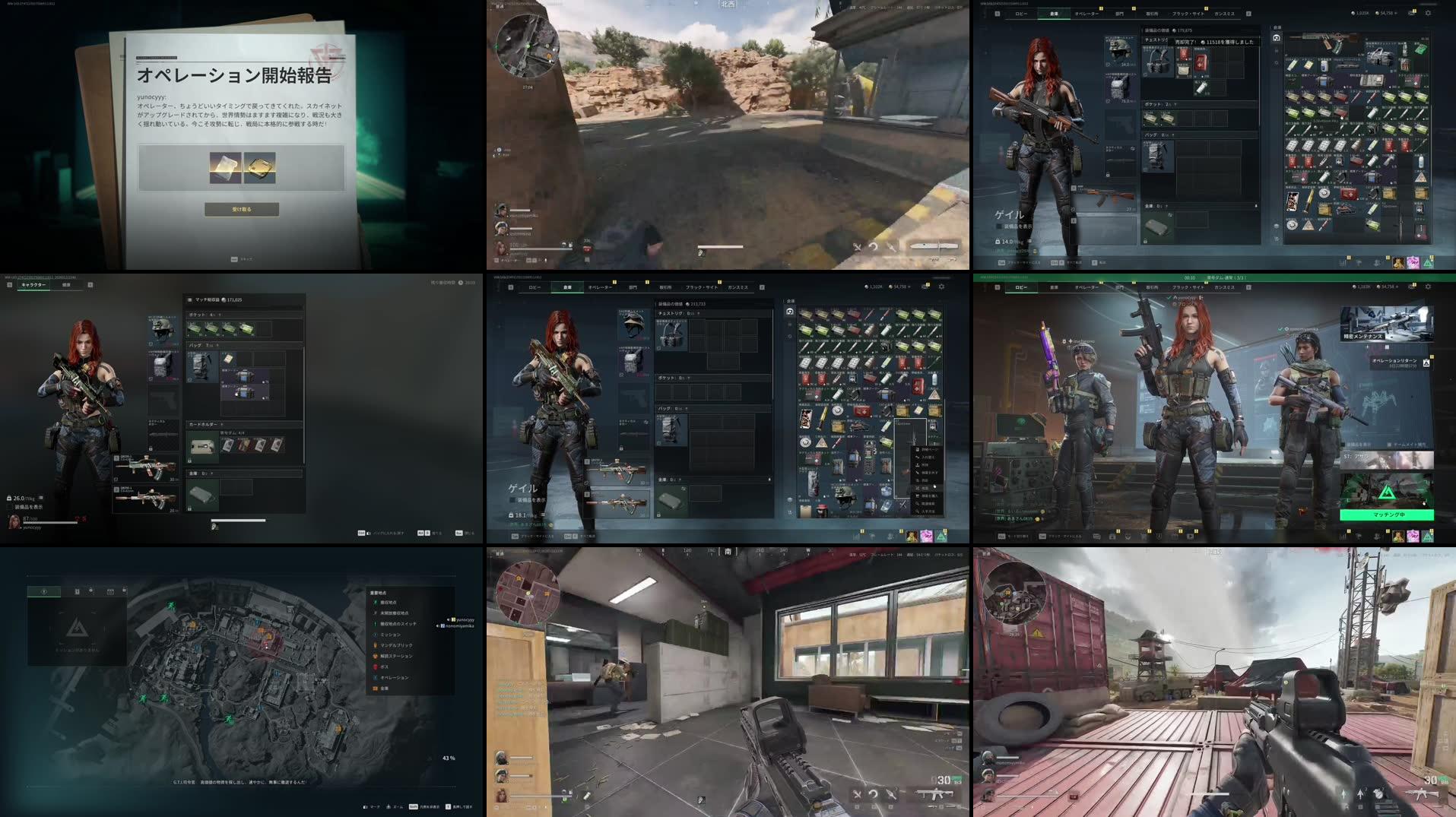Select the boss marker icon in map legend
The image size is (1456, 817).
click(374, 667)
